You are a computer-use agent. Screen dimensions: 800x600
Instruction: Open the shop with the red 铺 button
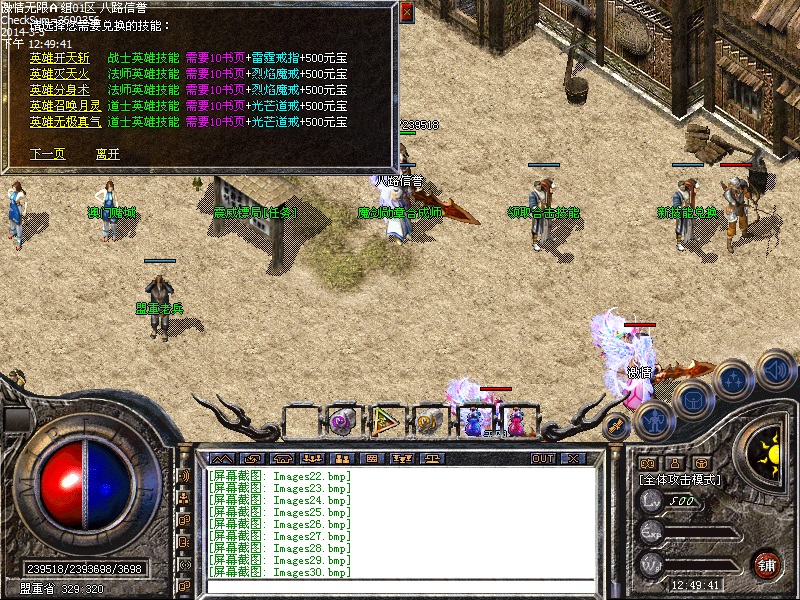(766, 563)
